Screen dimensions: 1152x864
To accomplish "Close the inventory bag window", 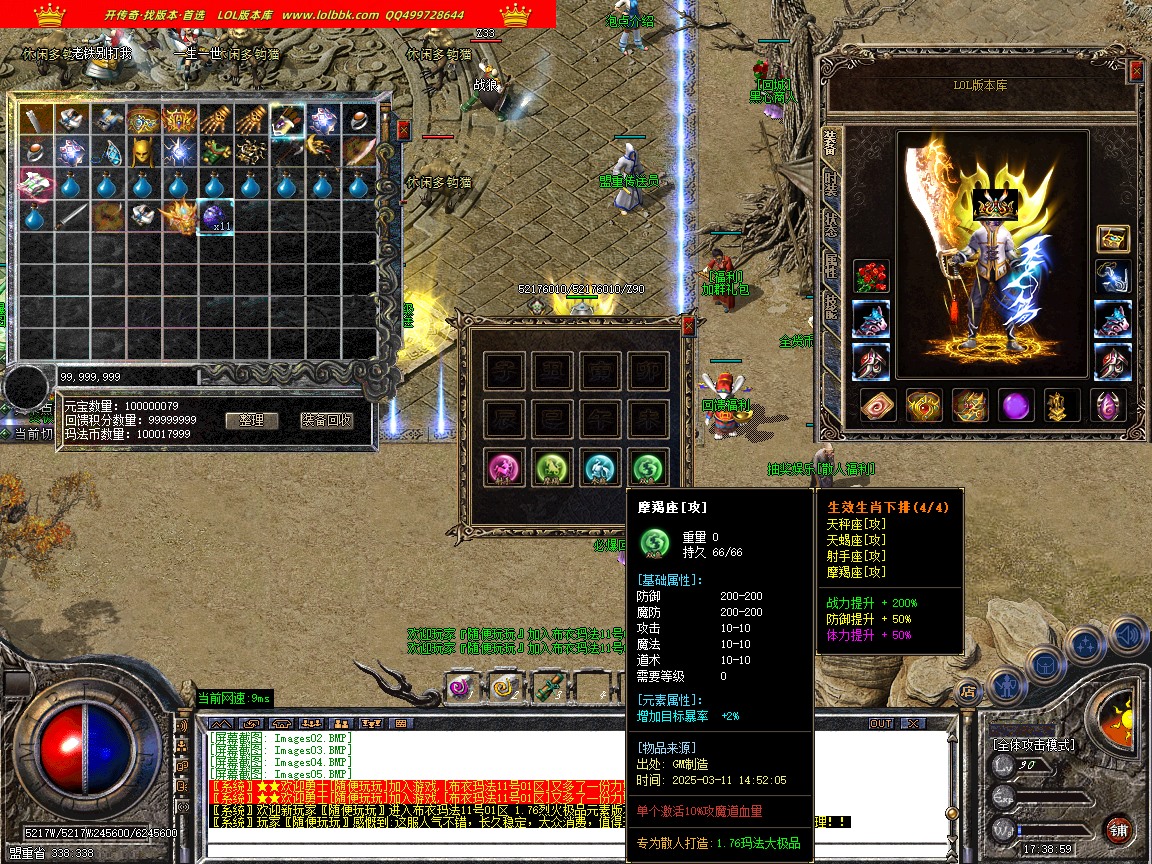I will (403, 129).
